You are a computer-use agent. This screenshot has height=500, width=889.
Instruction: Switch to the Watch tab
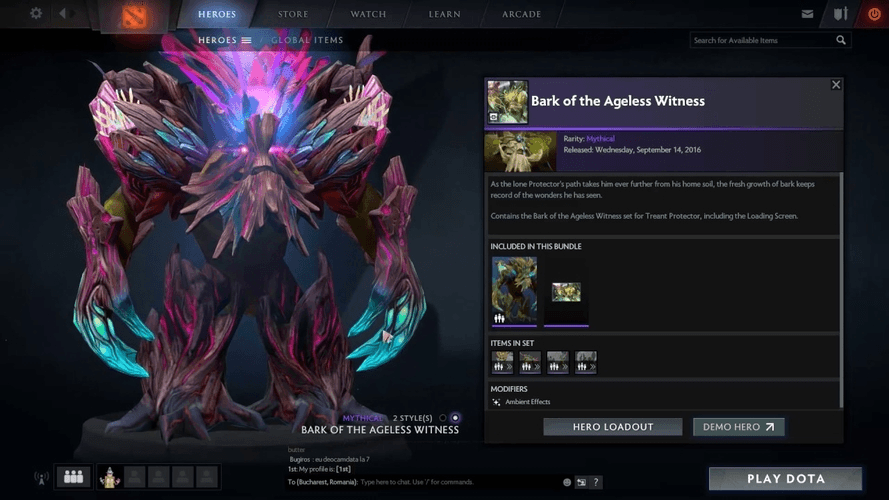(369, 14)
